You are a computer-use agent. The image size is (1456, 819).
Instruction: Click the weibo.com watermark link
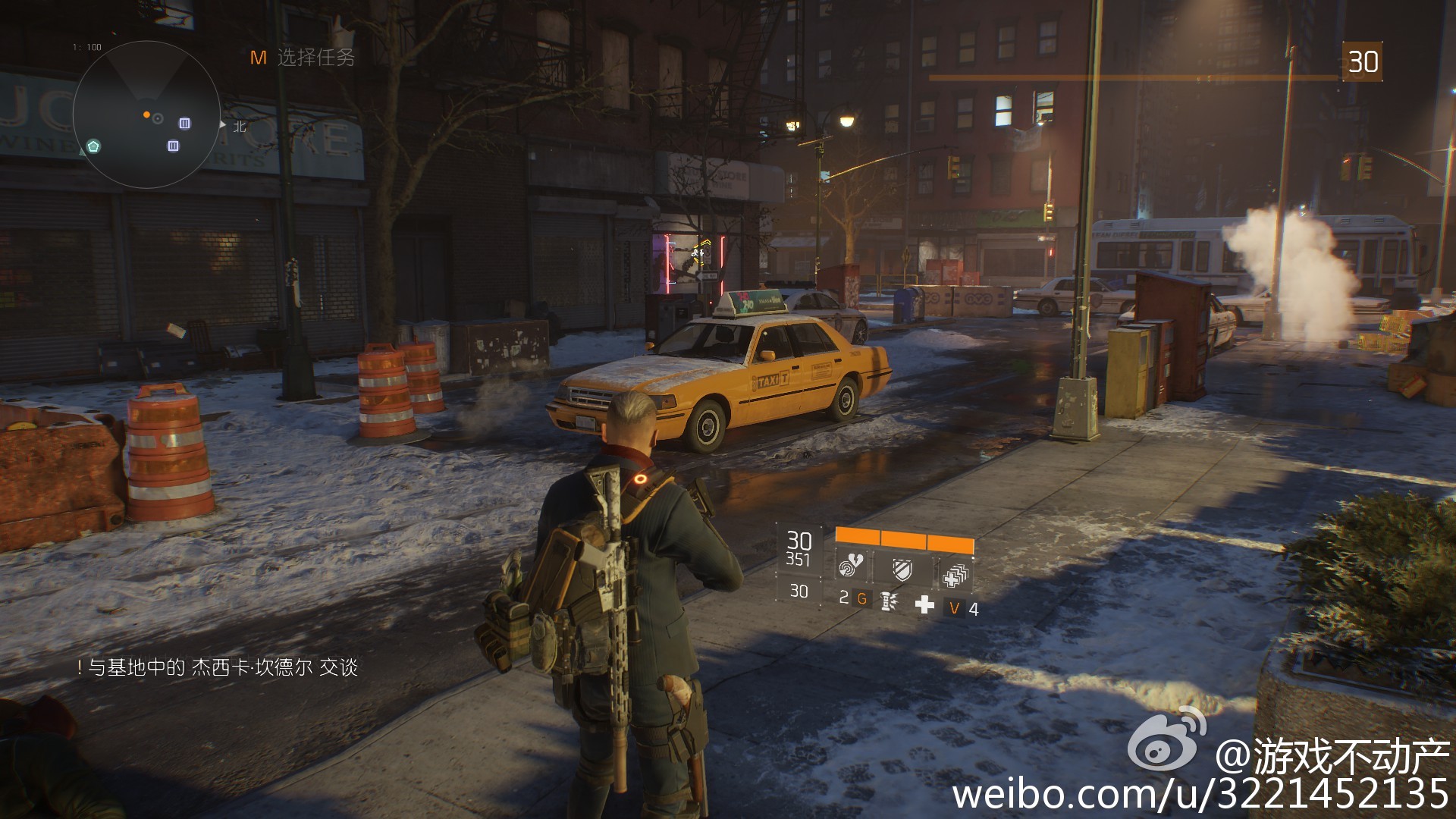pyautogui.click(x=1200, y=793)
